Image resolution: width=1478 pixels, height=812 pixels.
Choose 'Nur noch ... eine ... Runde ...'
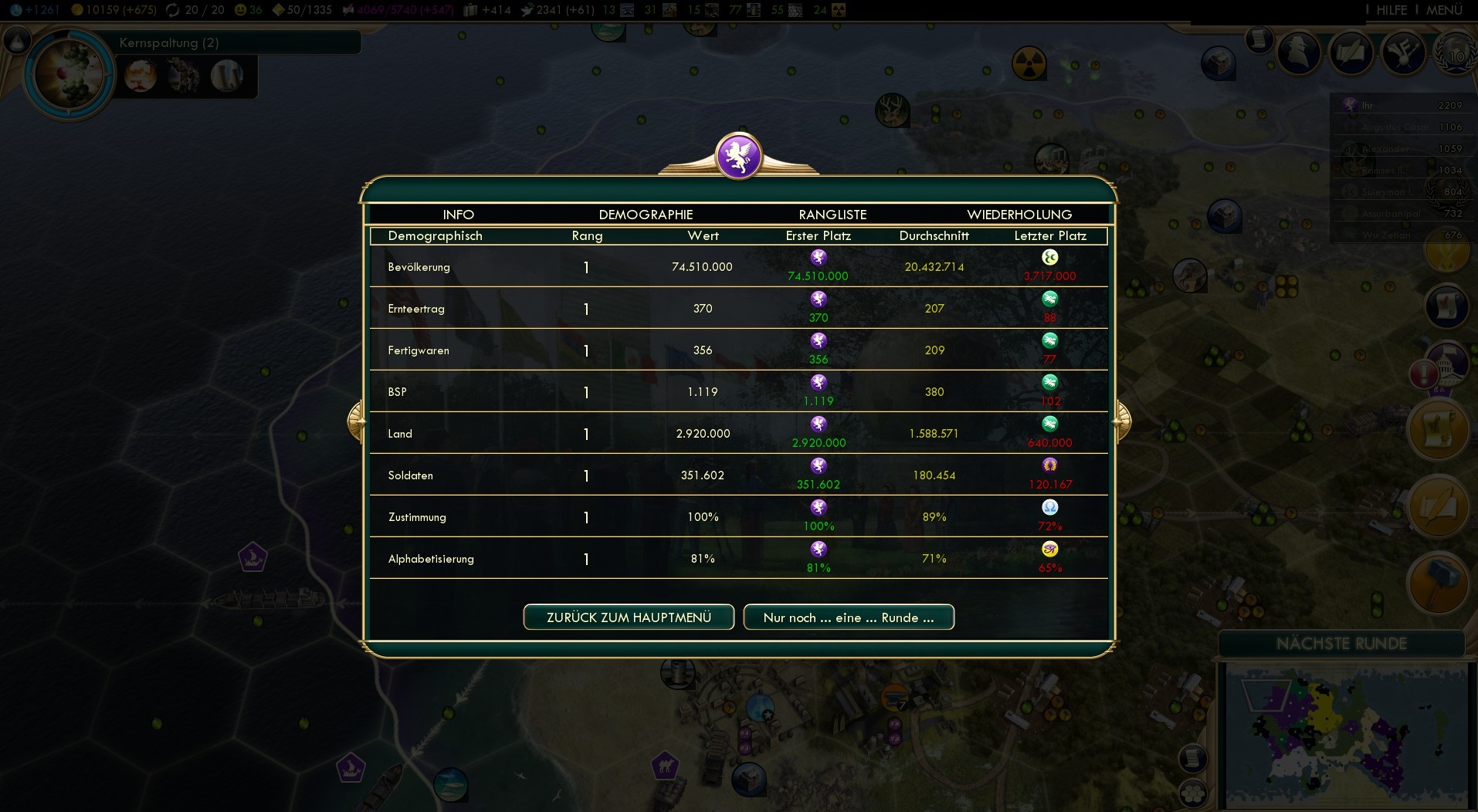pyautogui.click(x=849, y=617)
